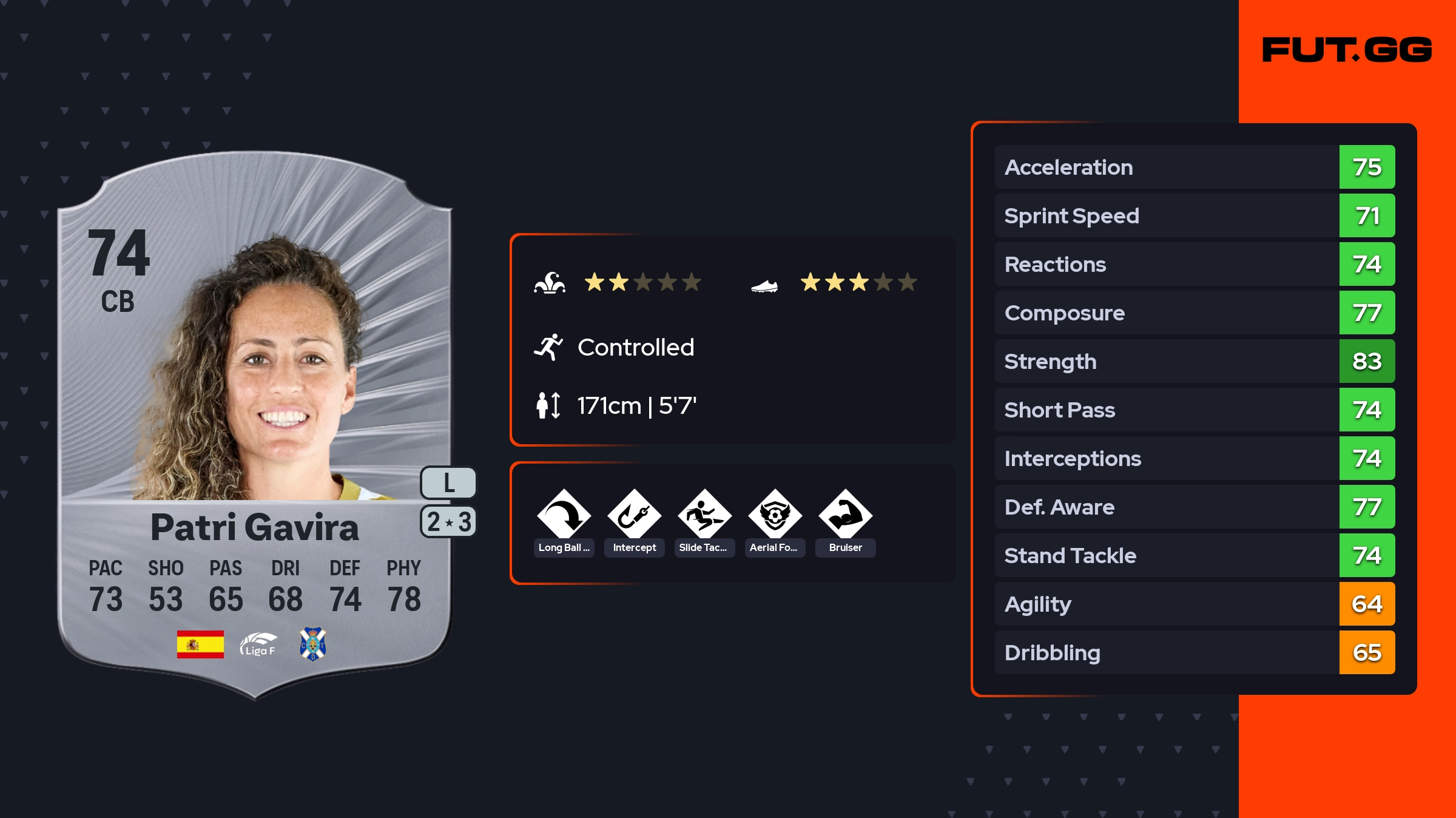Open the FUT.GG logo
1456x818 pixels.
(1347, 50)
